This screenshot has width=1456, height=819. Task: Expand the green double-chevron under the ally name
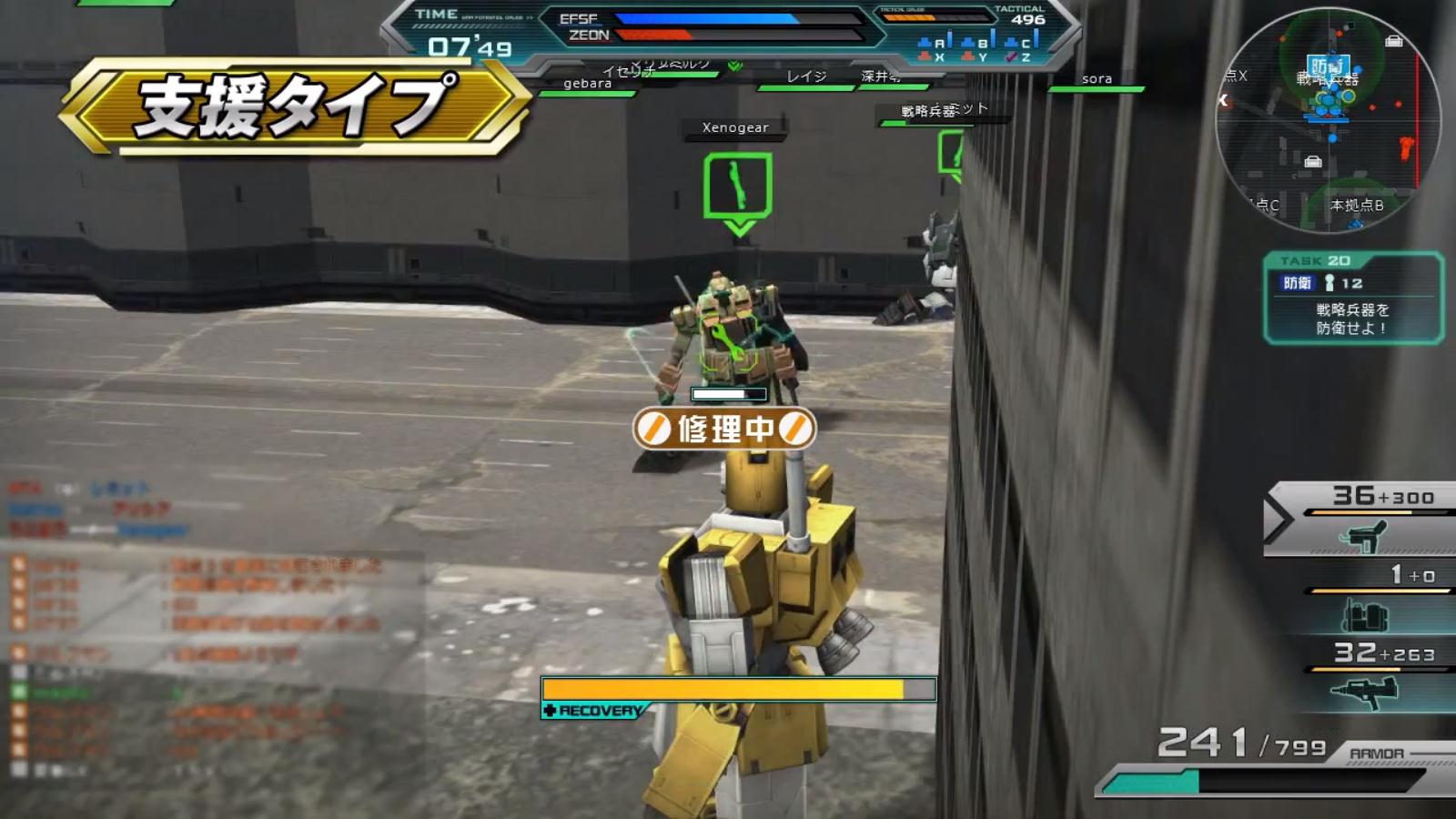click(x=733, y=66)
